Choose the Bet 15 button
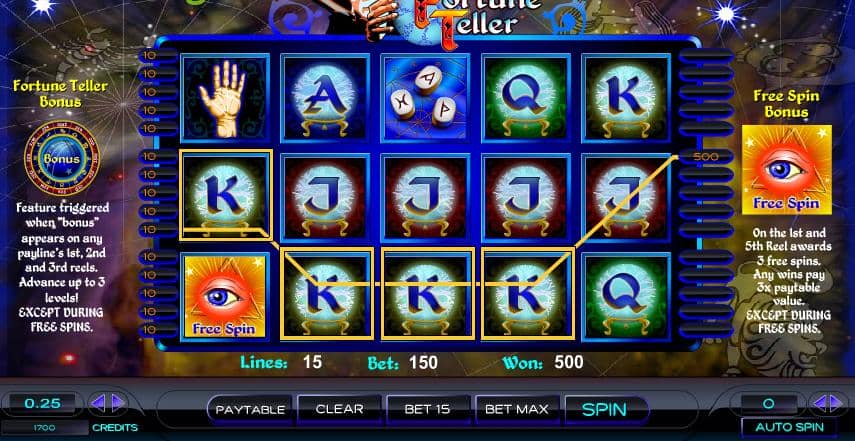The width and height of the screenshot is (855, 441). tap(428, 409)
